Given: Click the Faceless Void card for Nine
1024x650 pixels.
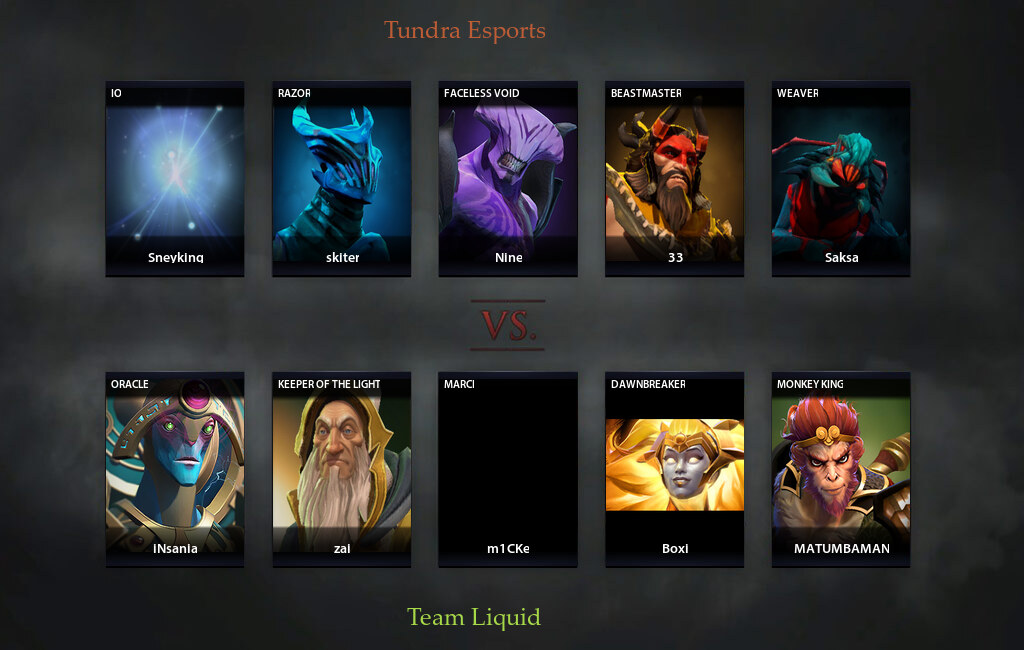Looking at the screenshot, I should pyautogui.click(x=508, y=178).
